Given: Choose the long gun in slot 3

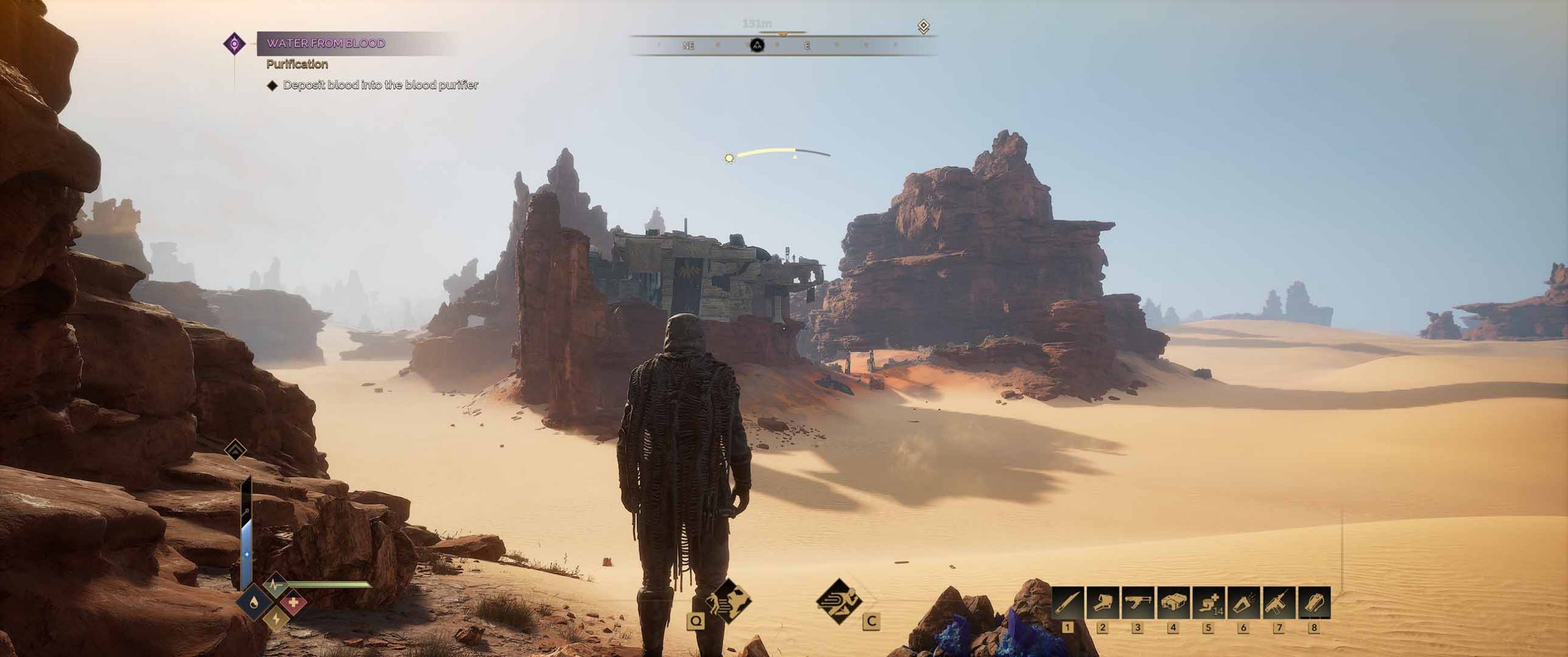Looking at the screenshot, I should 1138,602.
